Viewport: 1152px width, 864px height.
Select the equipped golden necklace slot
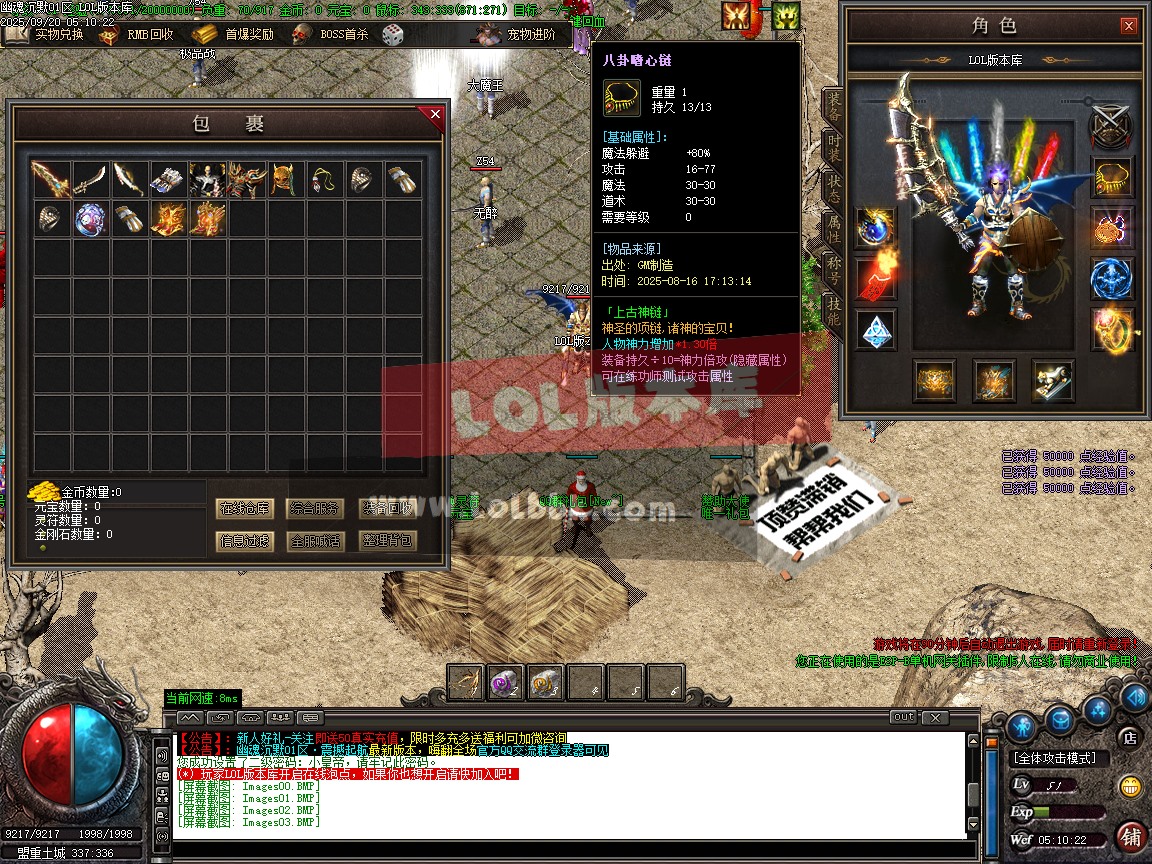pos(1112,178)
